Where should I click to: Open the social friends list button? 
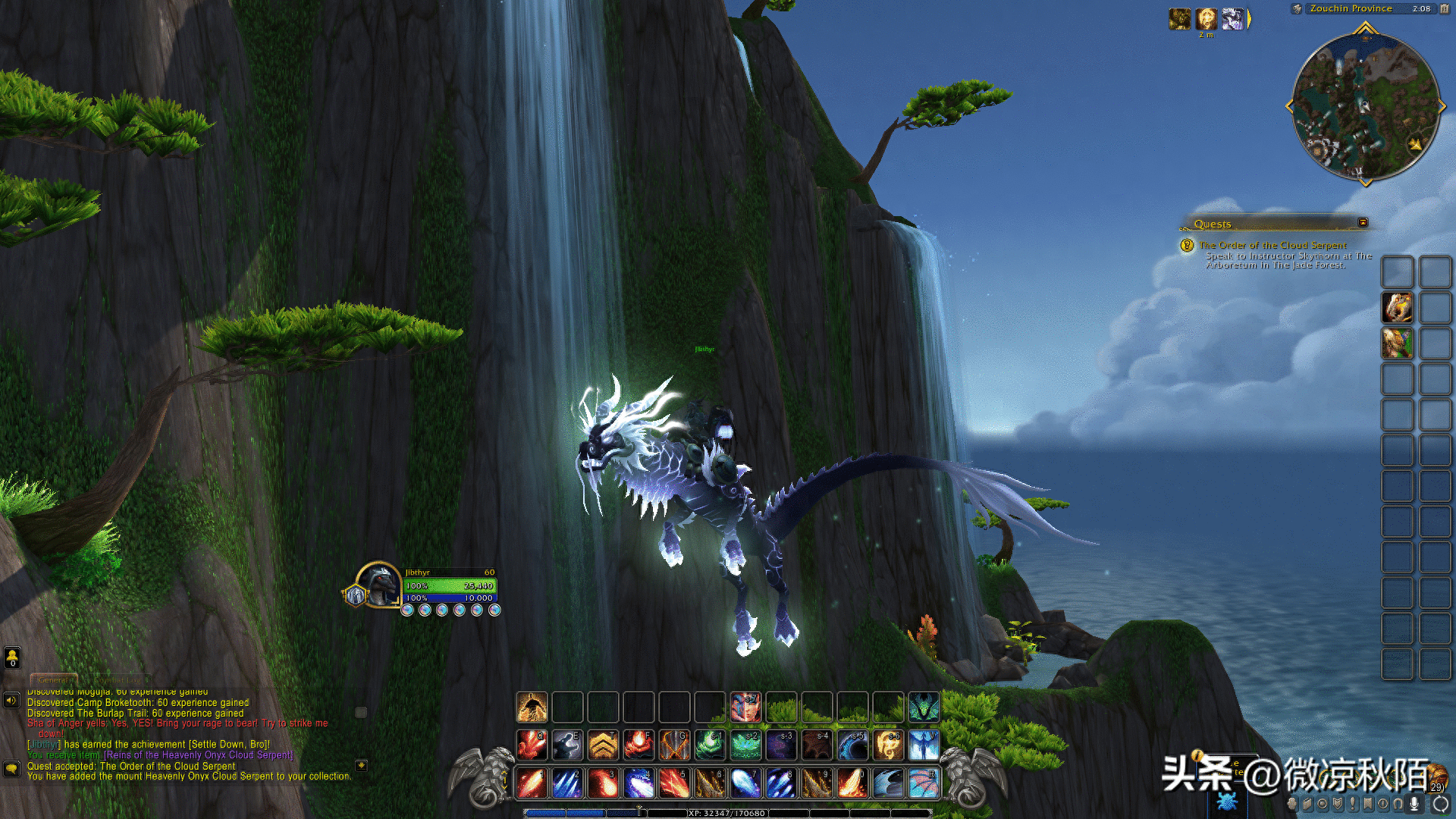12,657
